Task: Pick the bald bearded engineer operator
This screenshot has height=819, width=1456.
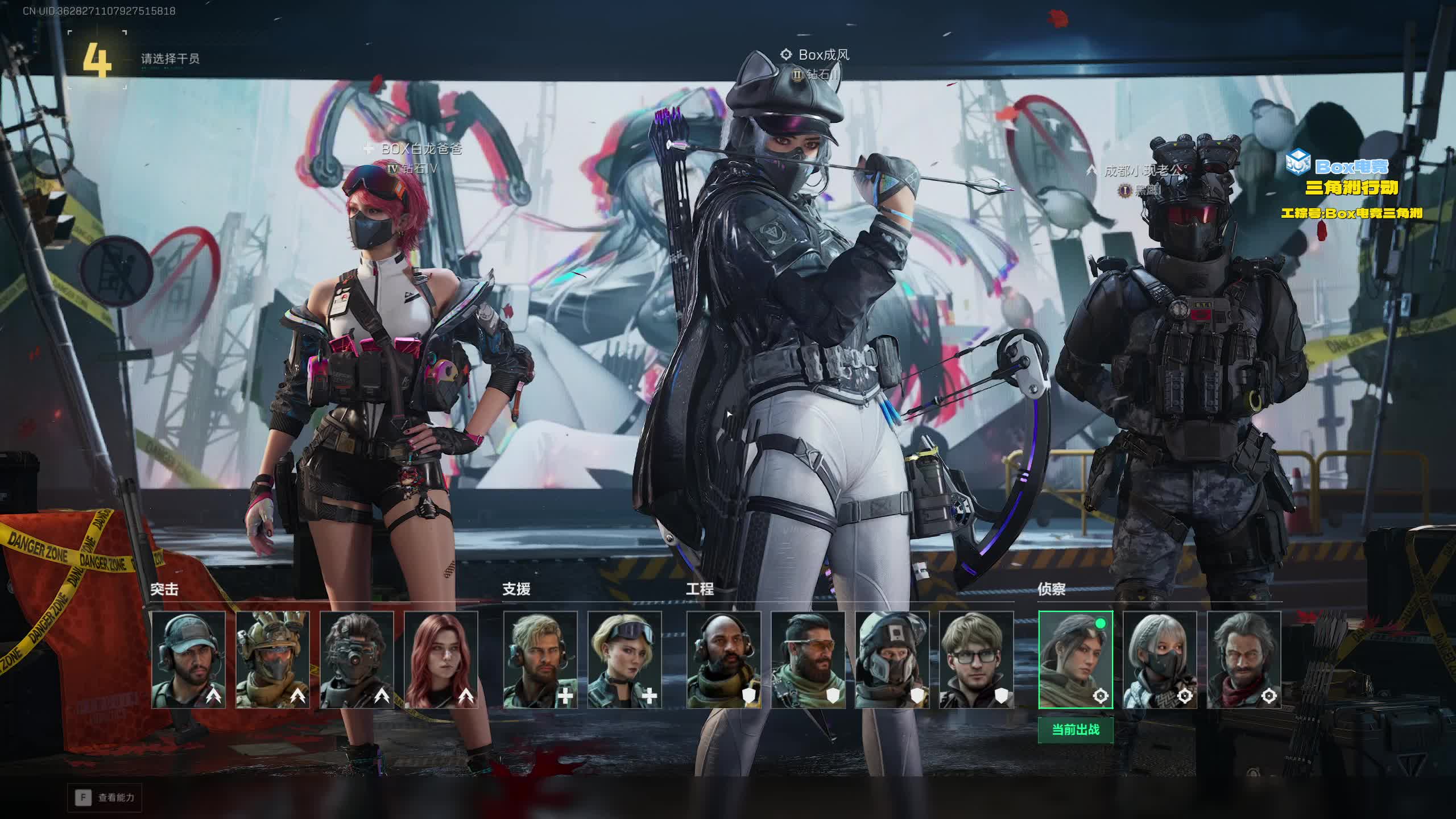Action: (723, 660)
